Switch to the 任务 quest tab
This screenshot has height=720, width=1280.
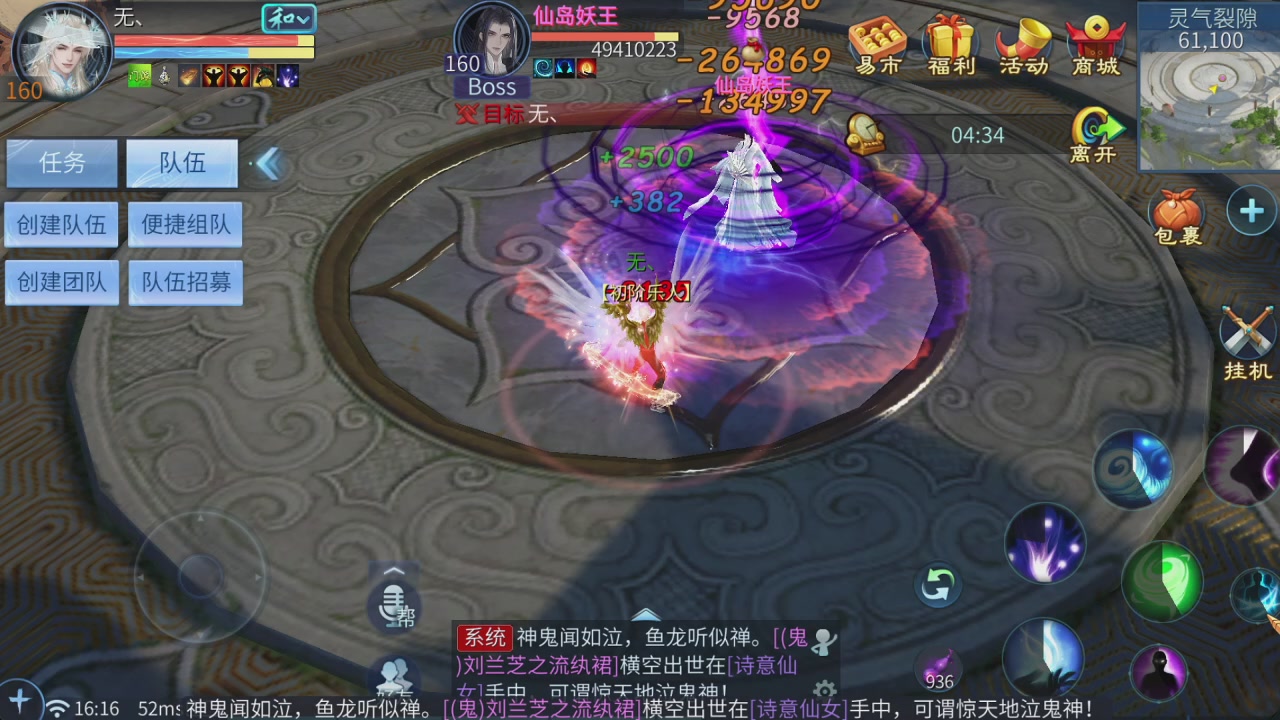click(60, 163)
